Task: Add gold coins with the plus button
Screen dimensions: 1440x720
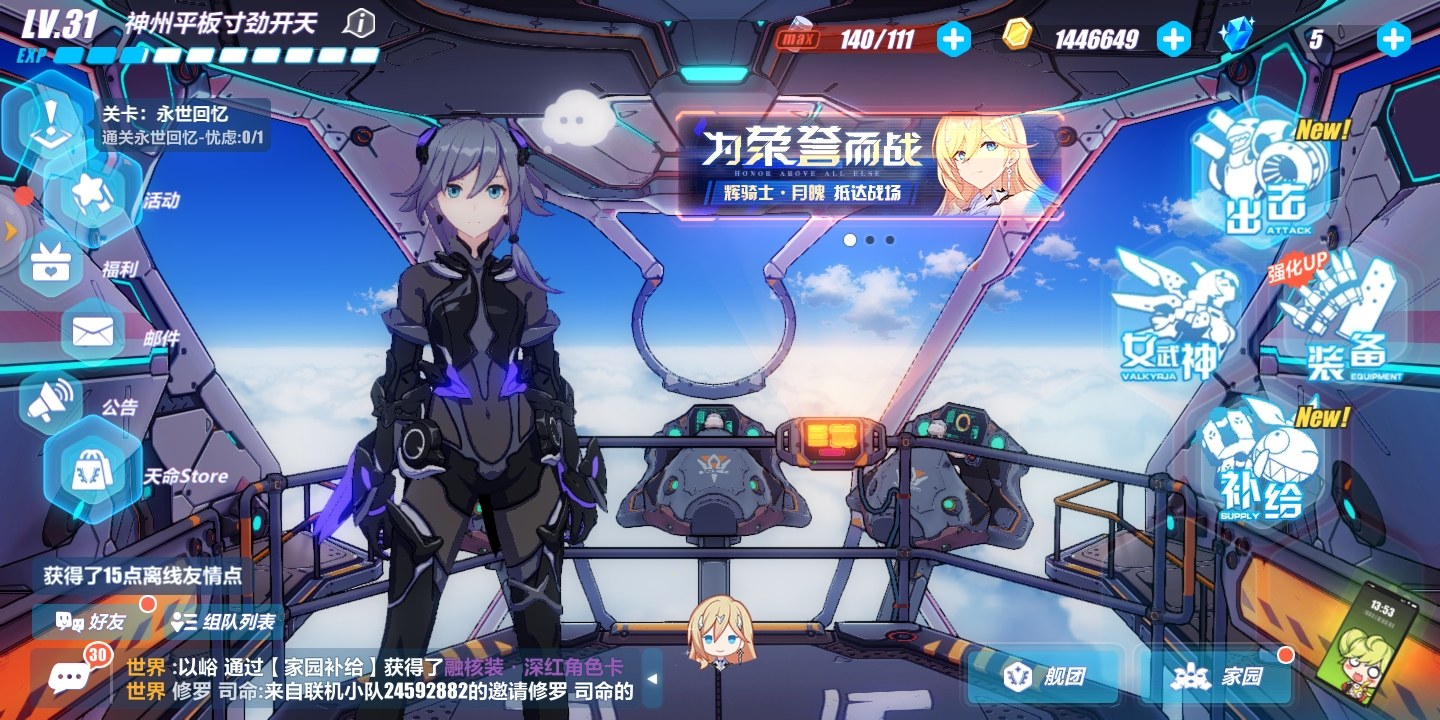Action: pos(1173,39)
